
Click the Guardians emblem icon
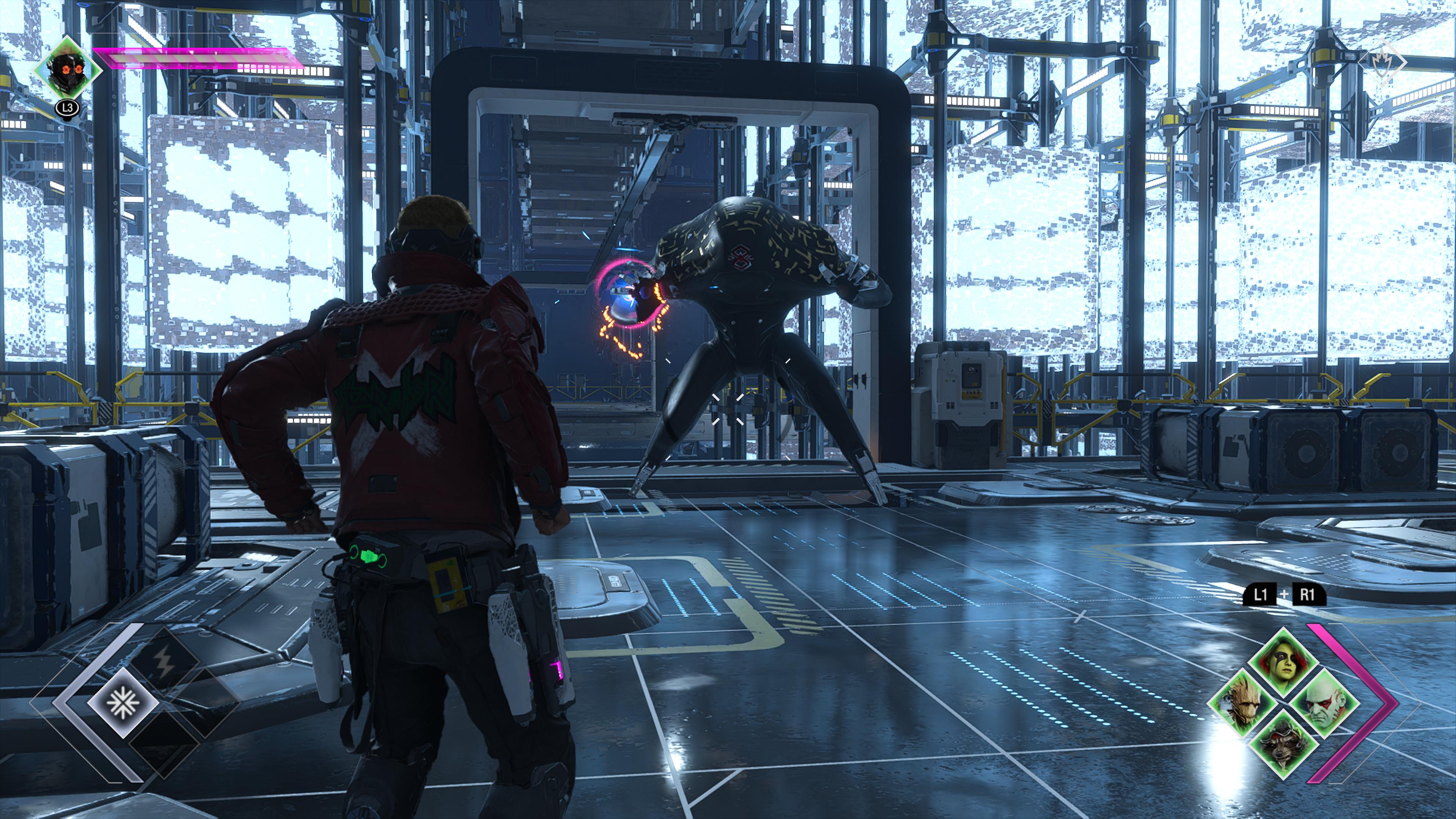coord(1383,63)
